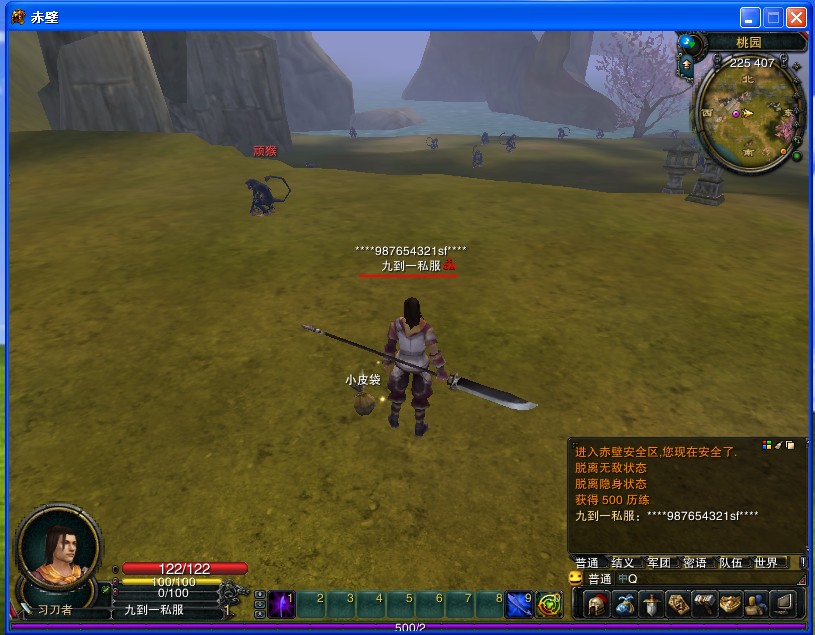Switch to the 普通 chat tab

pyautogui.click(x=587, y=562)
